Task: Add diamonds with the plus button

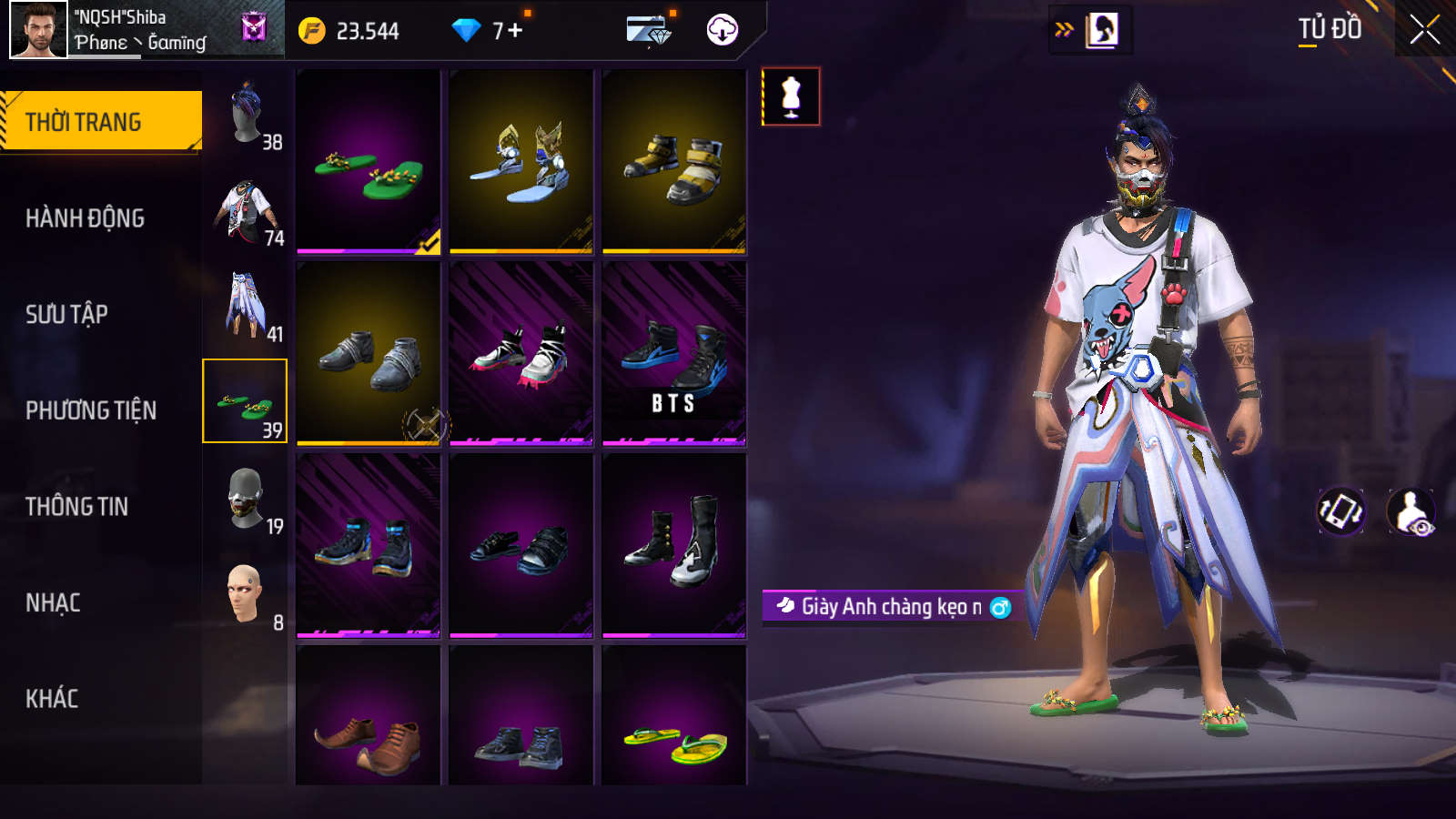Action: pos(515,31)
